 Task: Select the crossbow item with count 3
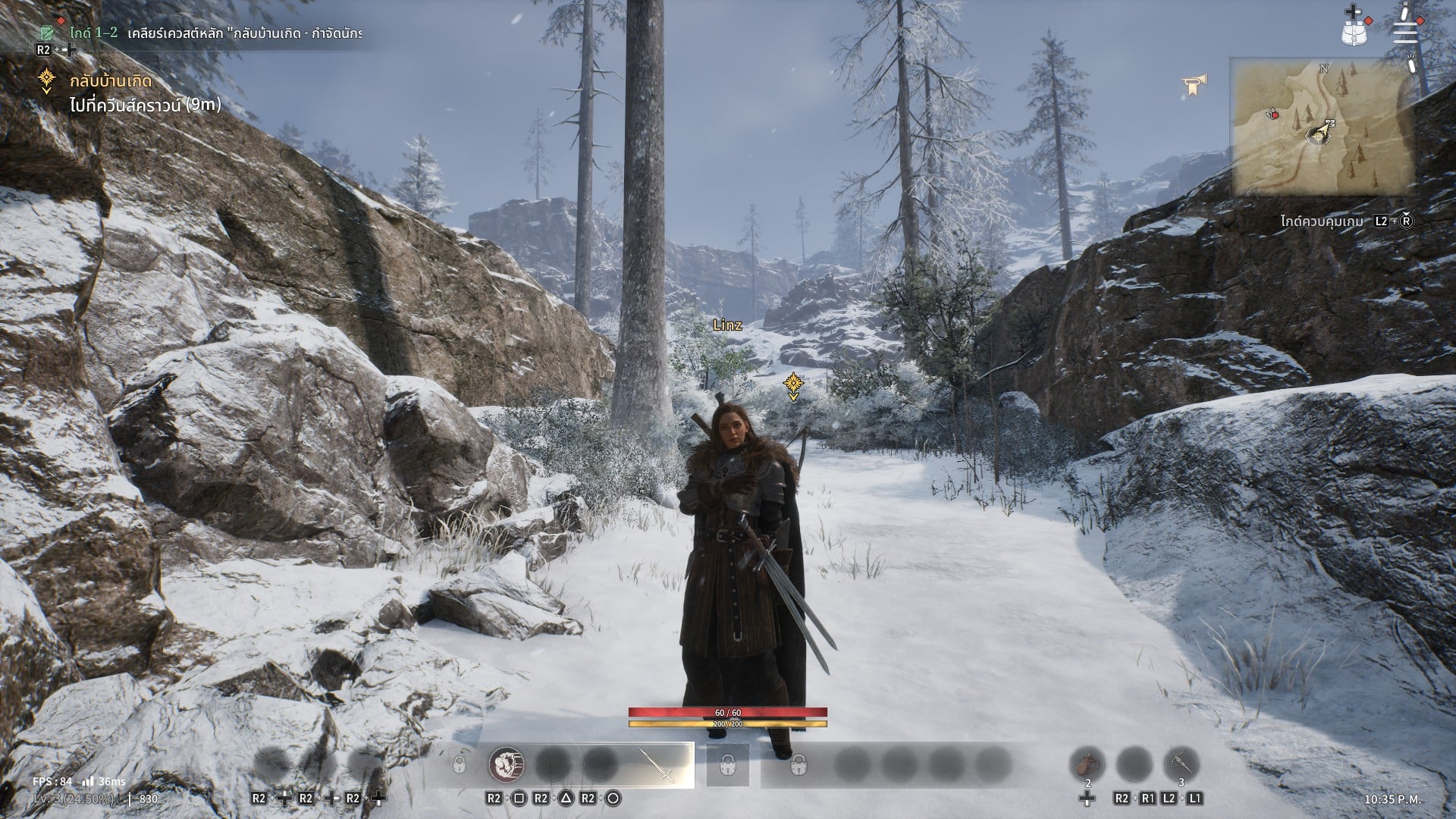pos(1181,764)
